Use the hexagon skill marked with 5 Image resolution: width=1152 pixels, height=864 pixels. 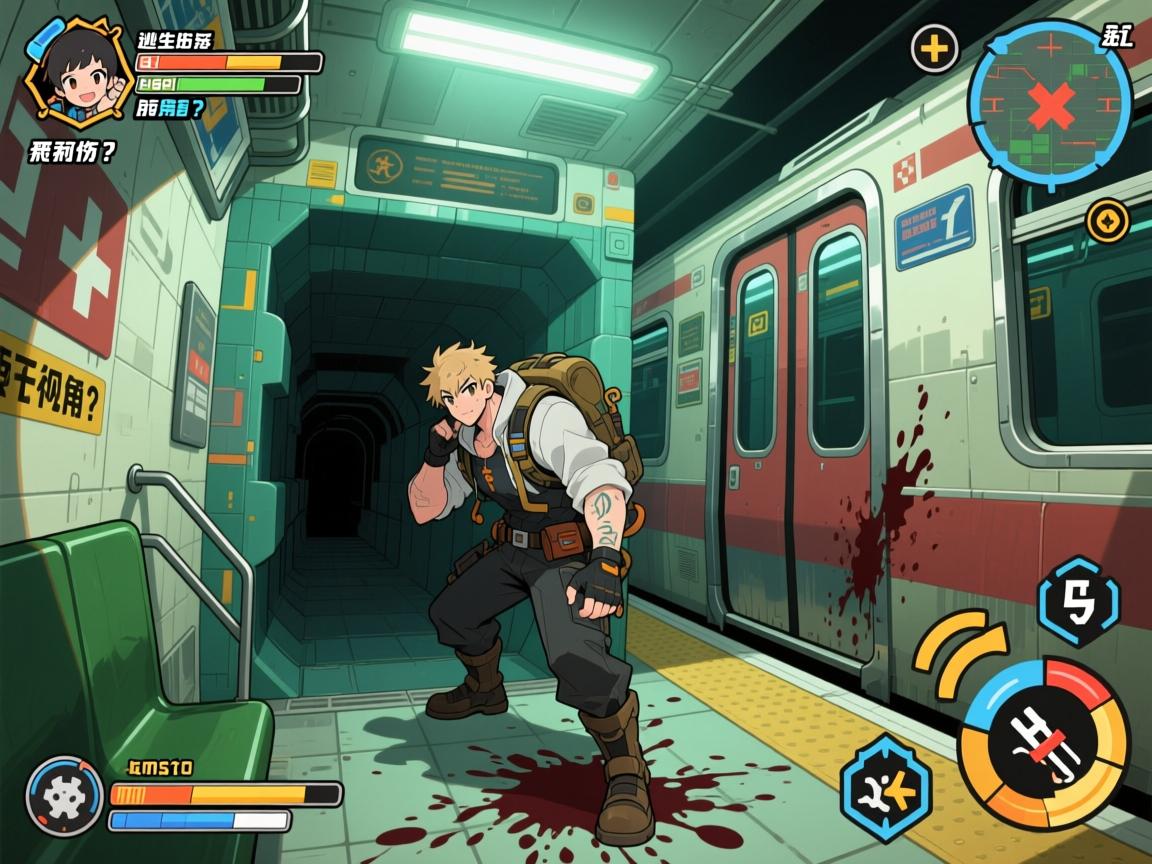[x=1079, y=601]
